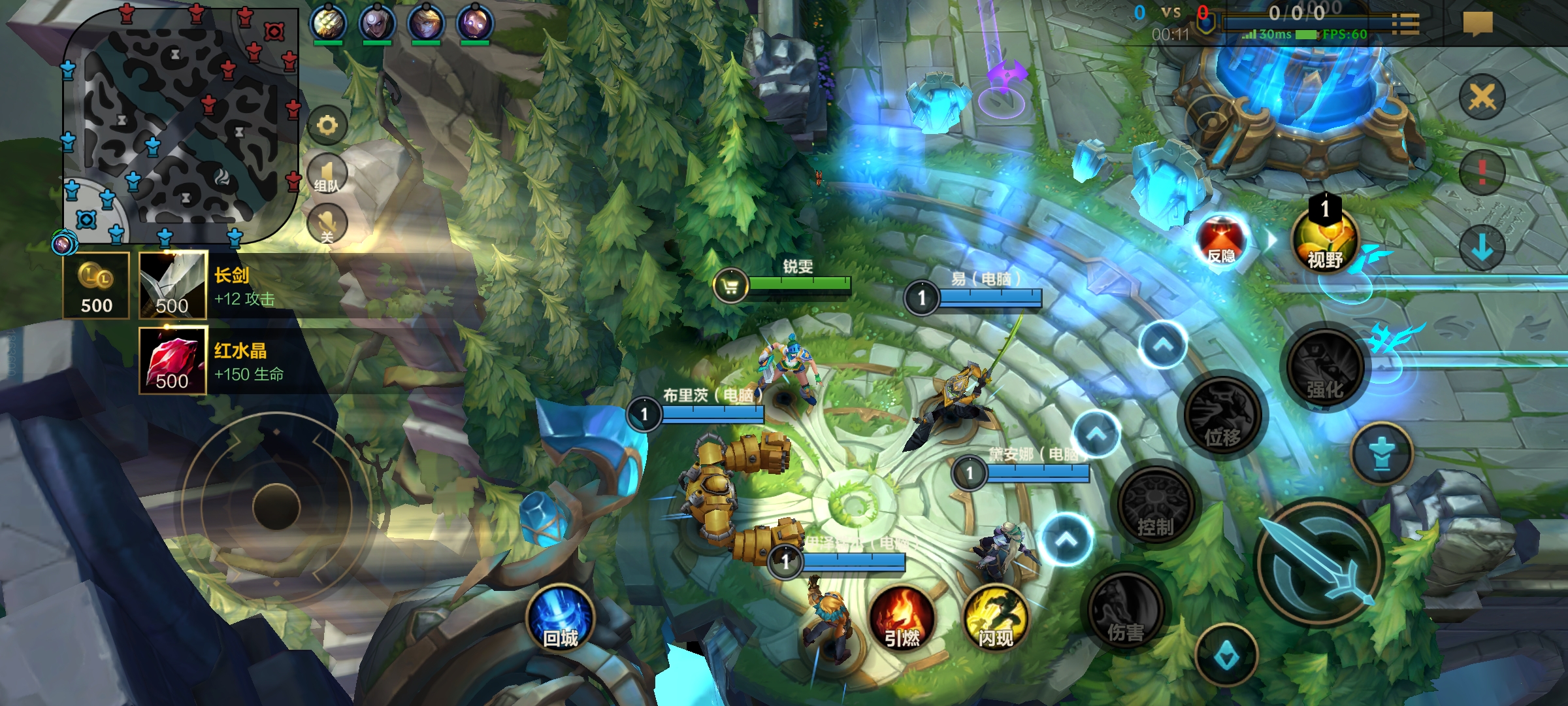Open the scoreboard list icon
Image resolution: width=1568 pixels, height=706 pixels.
(x=1405, y=24)
